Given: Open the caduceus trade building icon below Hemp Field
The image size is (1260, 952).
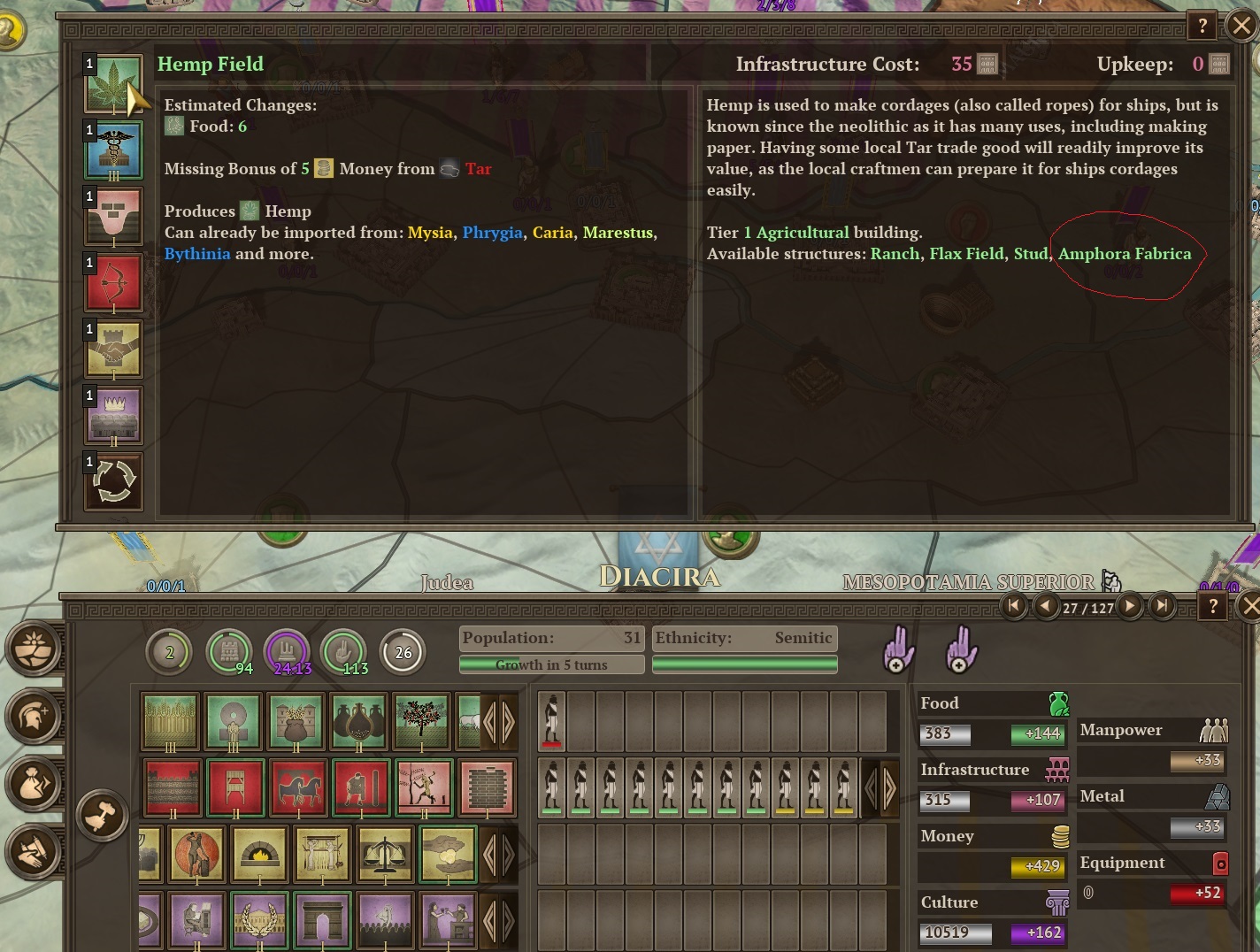Looking at the screenshot, I should tap(113, 150).
